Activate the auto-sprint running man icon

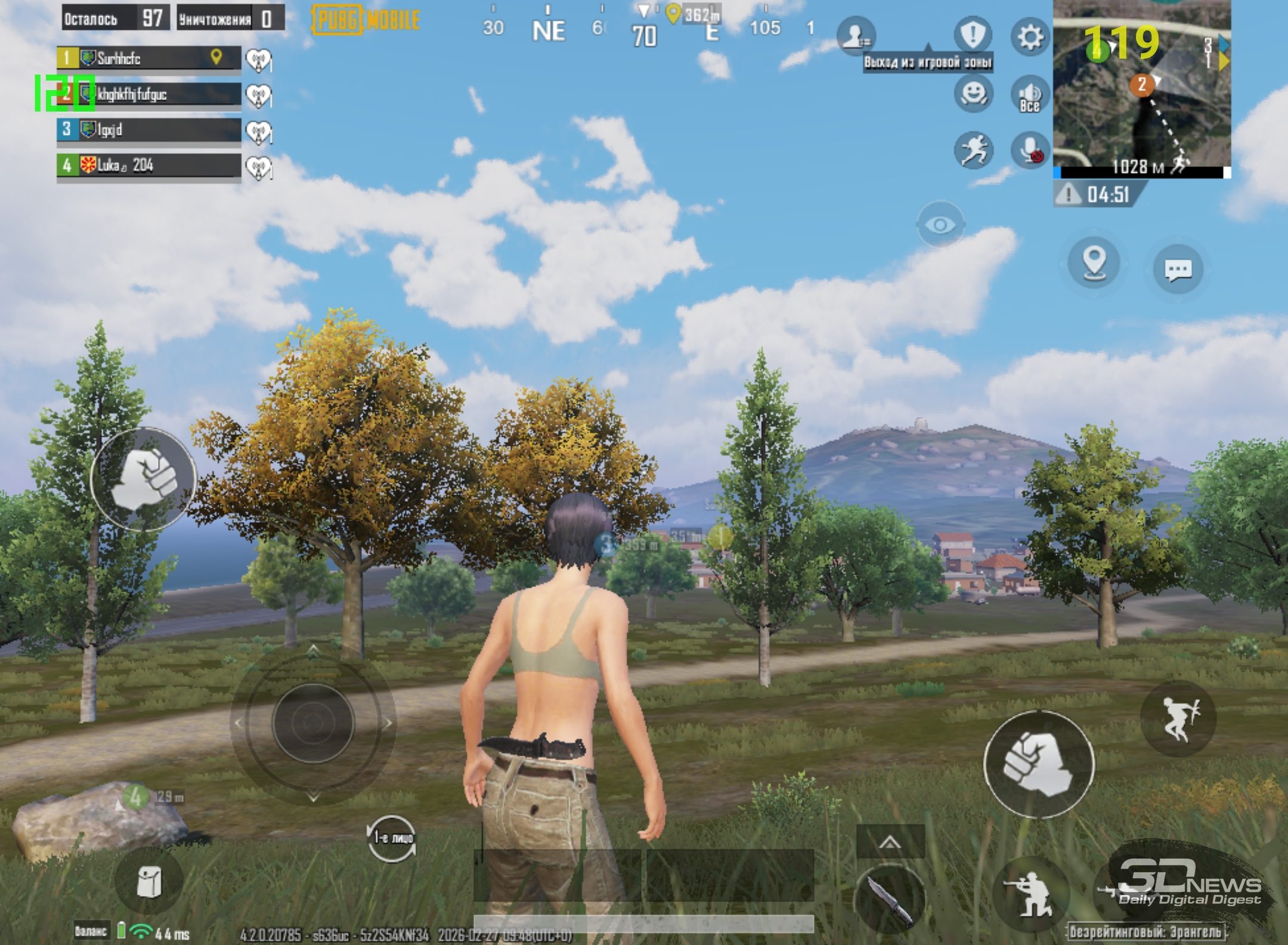tap(973, 150)
